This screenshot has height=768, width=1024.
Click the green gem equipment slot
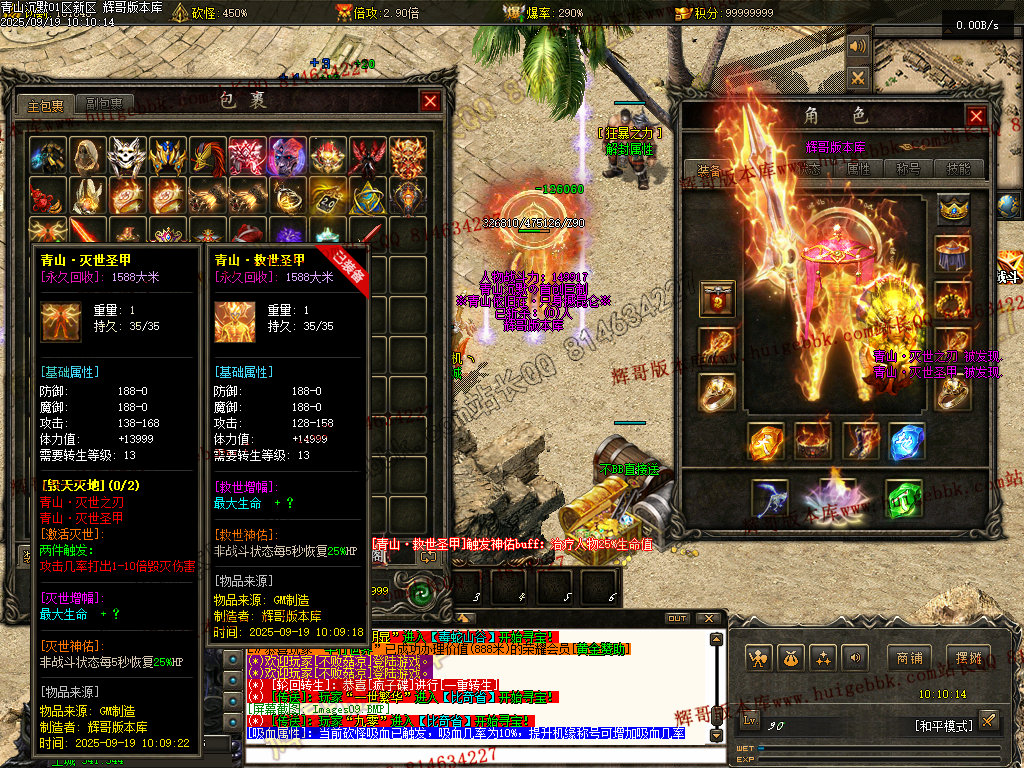[903, 498]
